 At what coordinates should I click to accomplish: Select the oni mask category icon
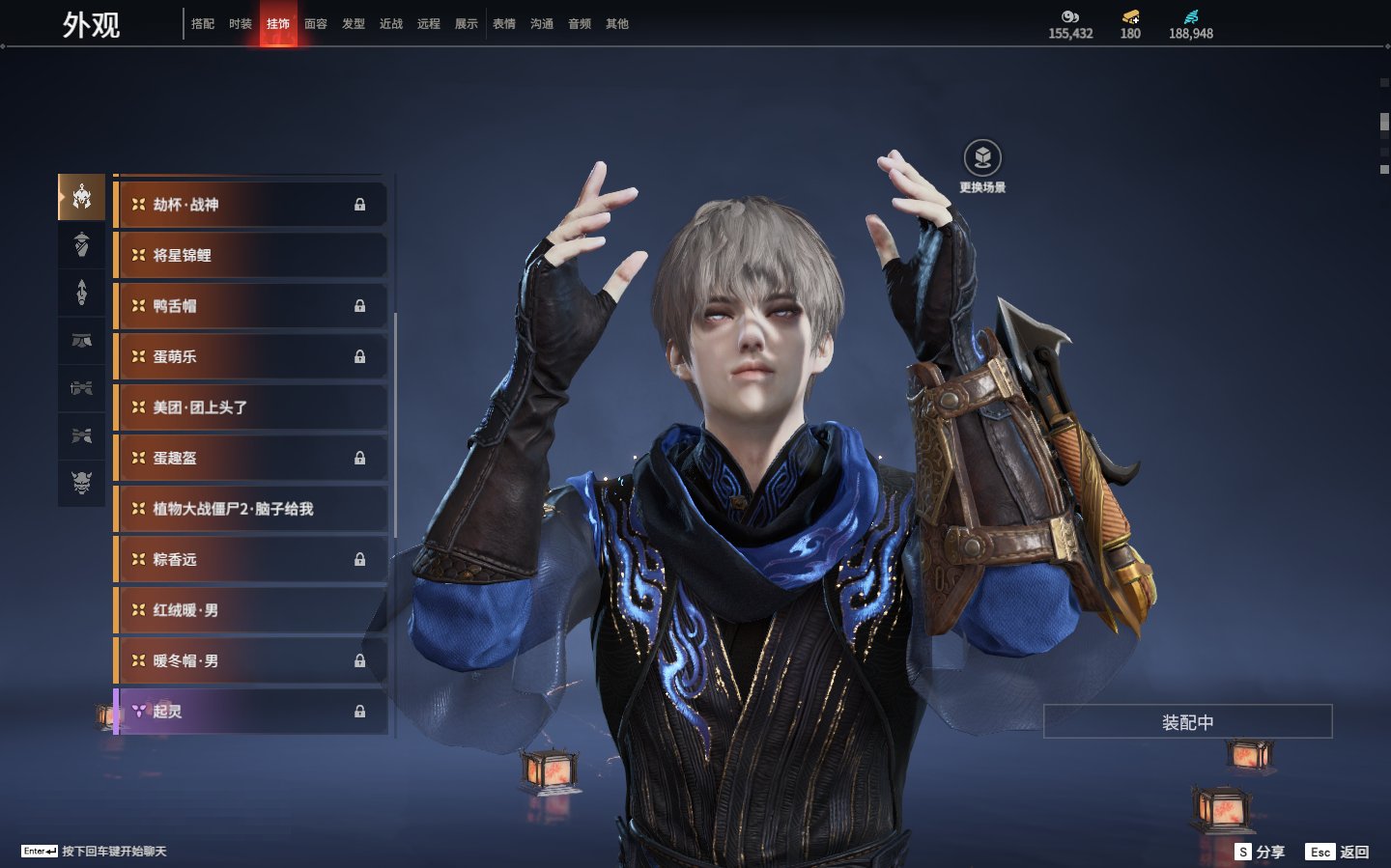point(82,482)
